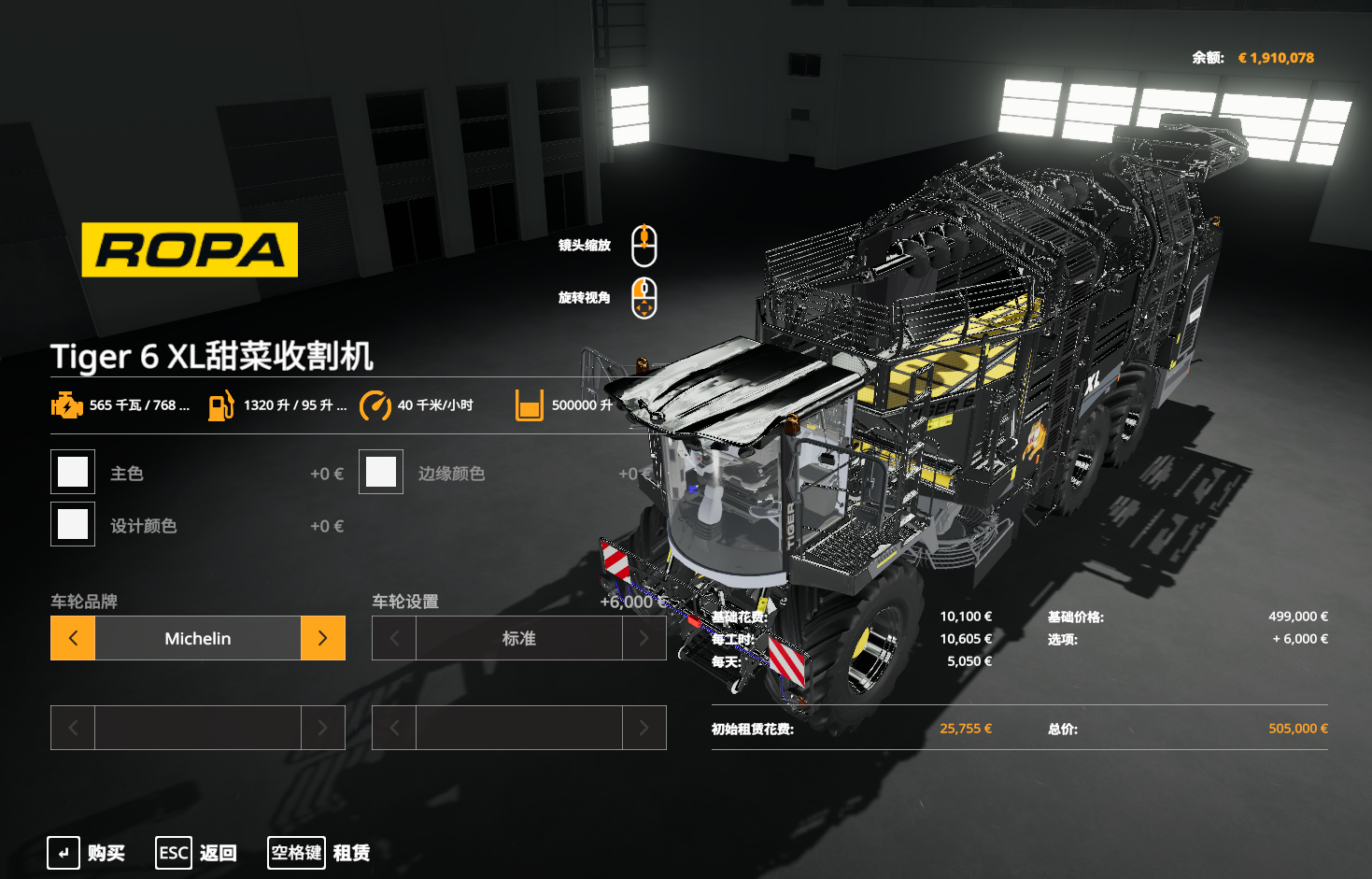The width and height of the screenshot is (1372, 879).
Task: Select previous wheel setup (车轮设置) option
Action: pos(394,638)
